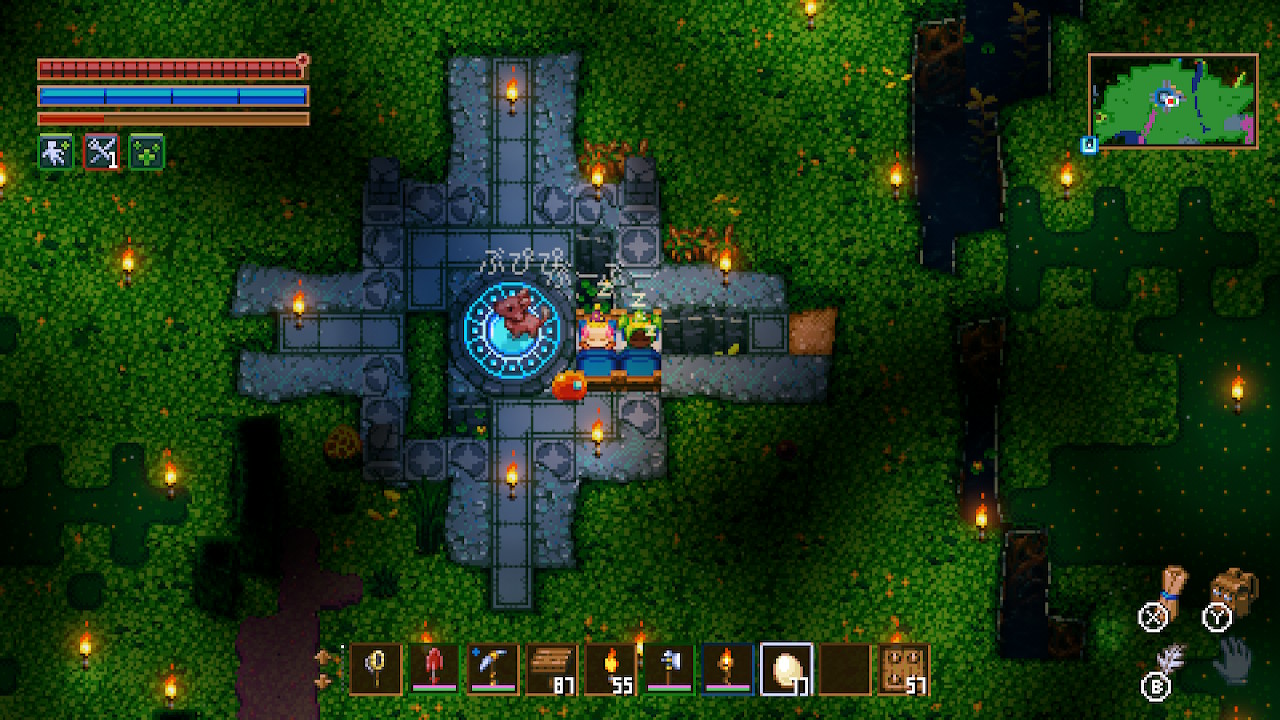The height and width of the screenshot is (720, 1280).
Task: Inspect the crossed swords status icon
Action: click(101, 152)
